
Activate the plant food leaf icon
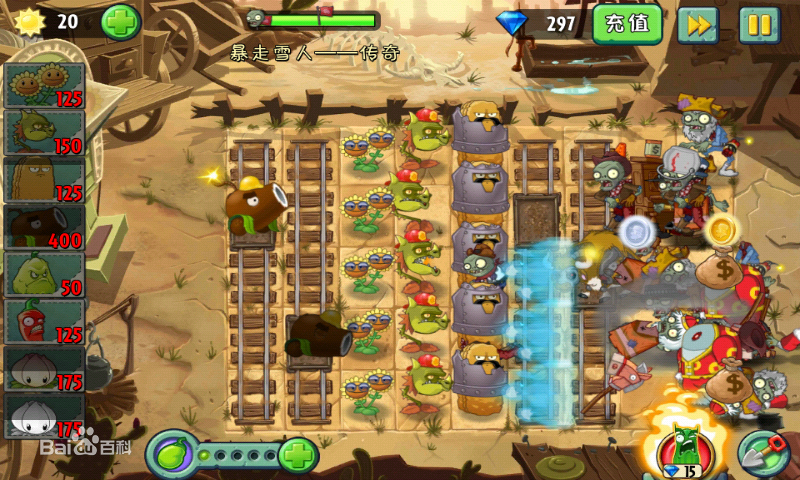pos(171,455)
